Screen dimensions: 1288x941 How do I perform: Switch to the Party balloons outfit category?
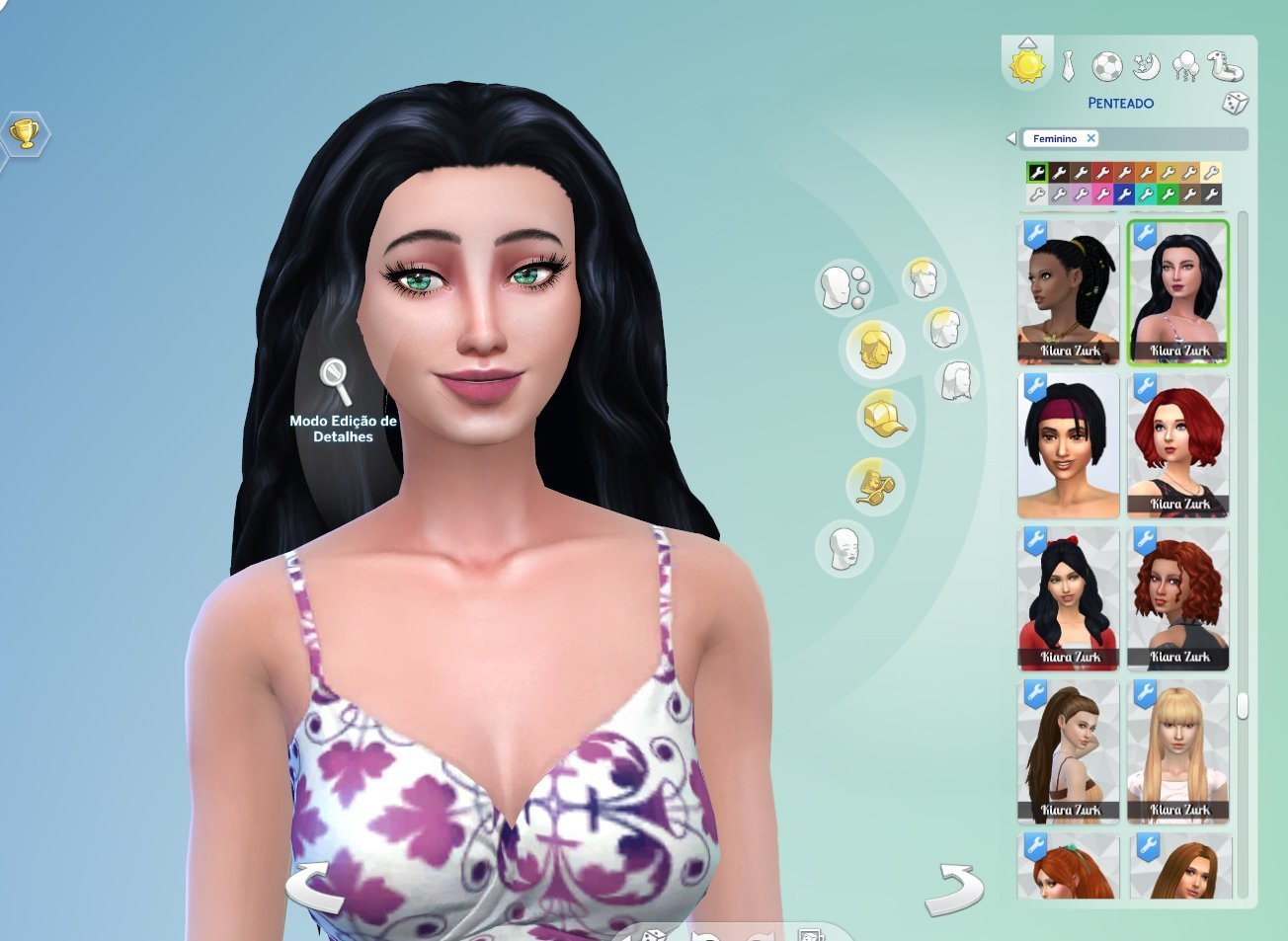(1185, 67)
